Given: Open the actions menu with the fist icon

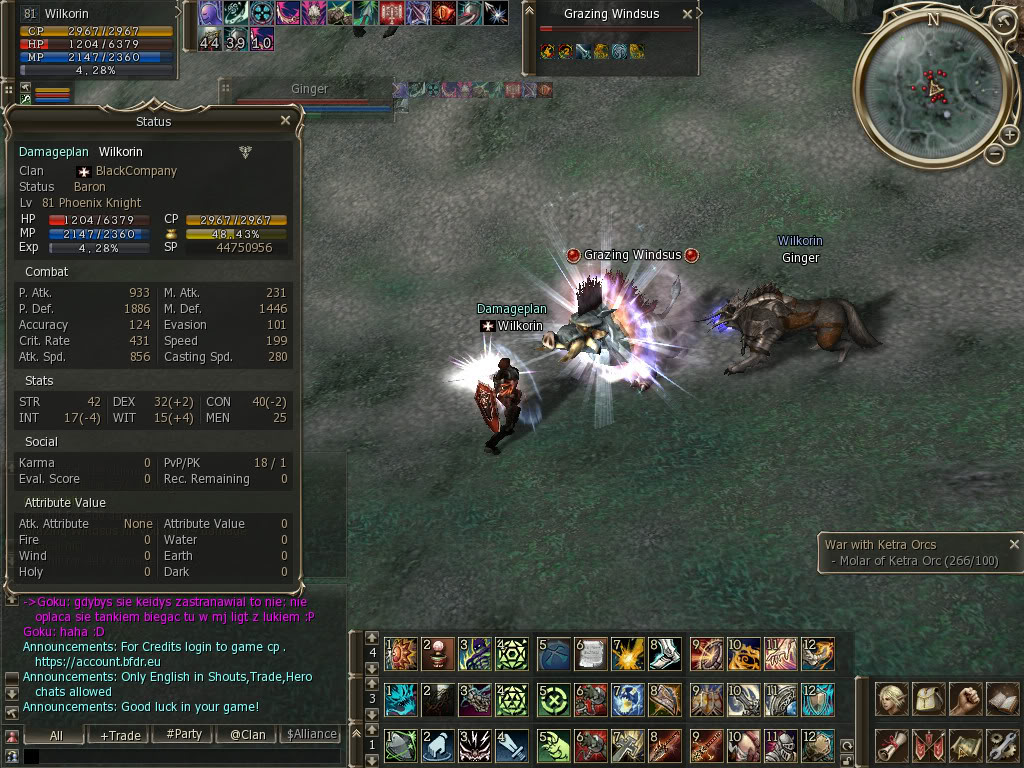Looking at the screenshot, I should [965, 699].
